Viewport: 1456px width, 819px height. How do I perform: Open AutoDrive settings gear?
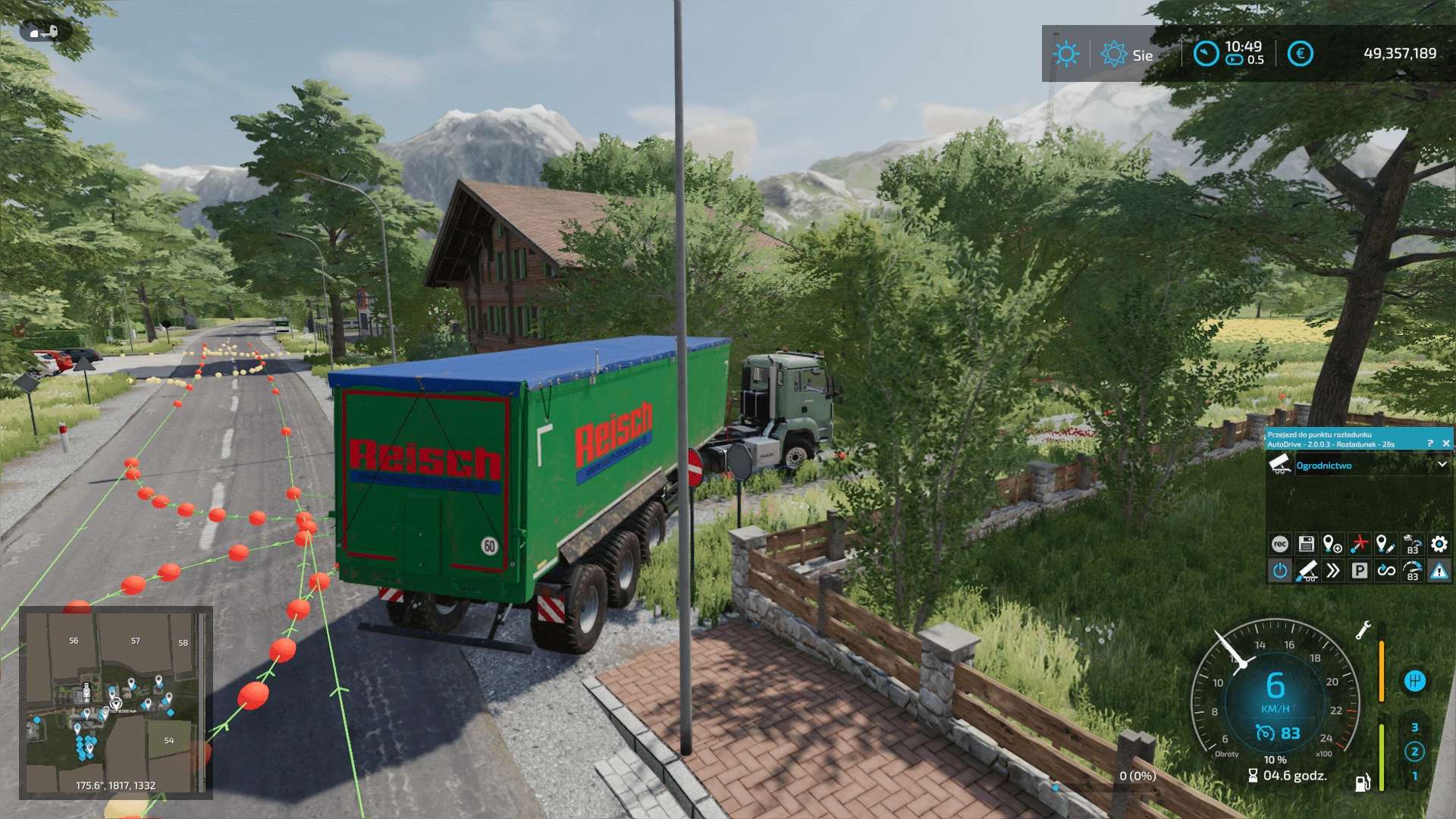click(1439, 544)
